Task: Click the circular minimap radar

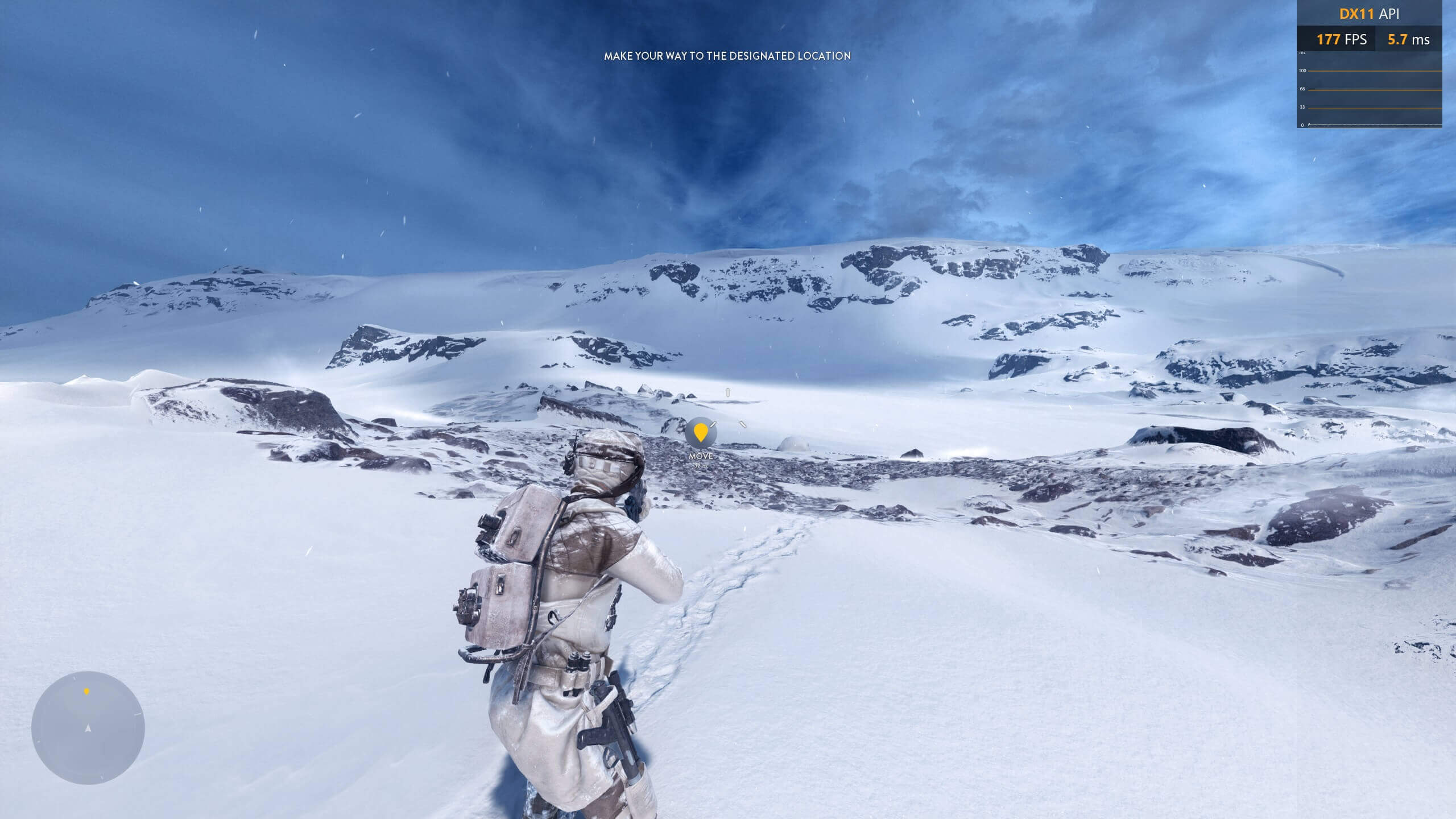Action: [88, 728]
